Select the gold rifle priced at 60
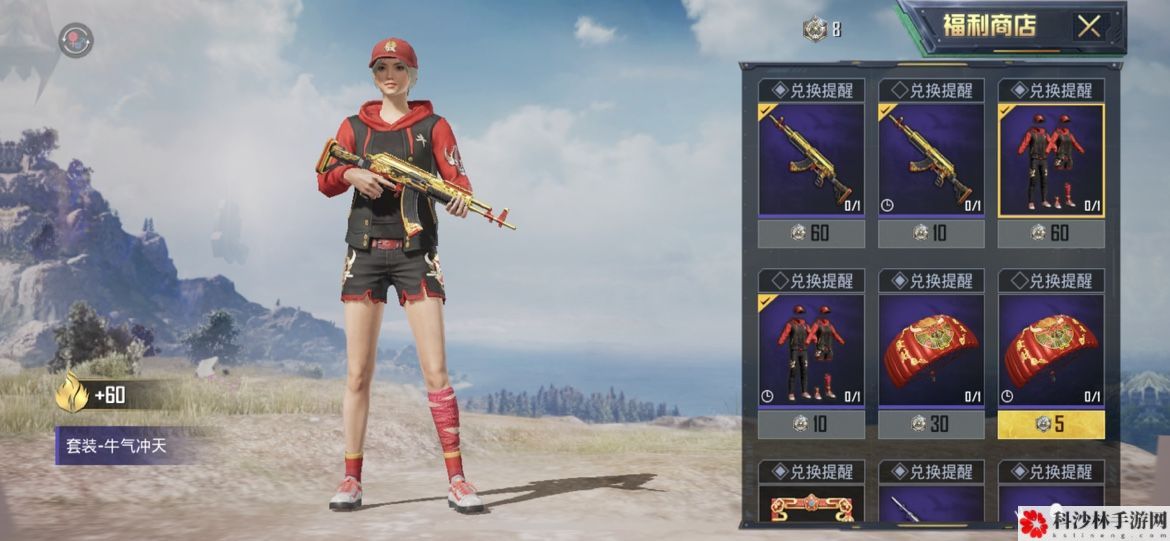 [811, 159]
